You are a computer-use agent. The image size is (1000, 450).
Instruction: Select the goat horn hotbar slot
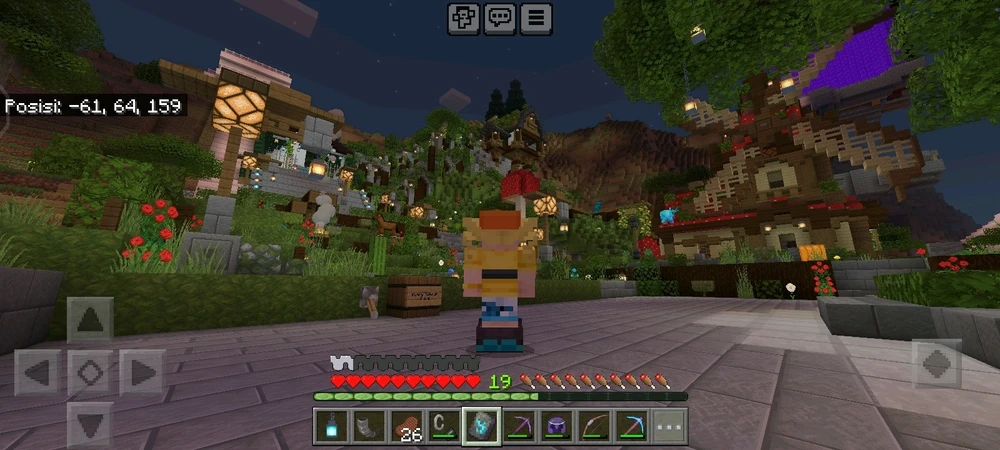(367, 426)
